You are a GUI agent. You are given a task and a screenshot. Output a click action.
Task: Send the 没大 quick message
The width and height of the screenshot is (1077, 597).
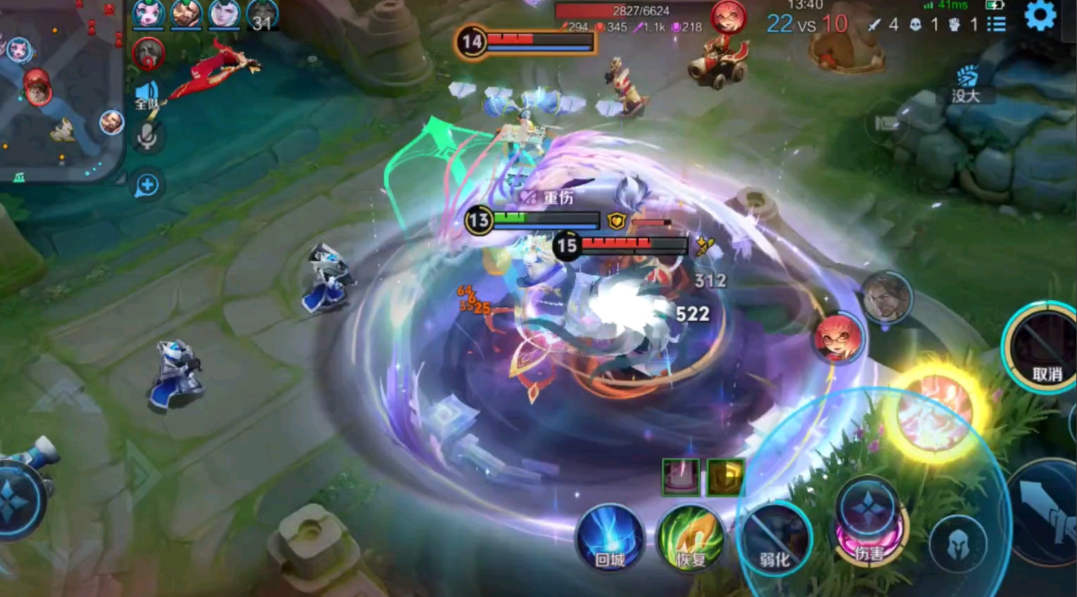pyautogui.click(x=966, y=84)
